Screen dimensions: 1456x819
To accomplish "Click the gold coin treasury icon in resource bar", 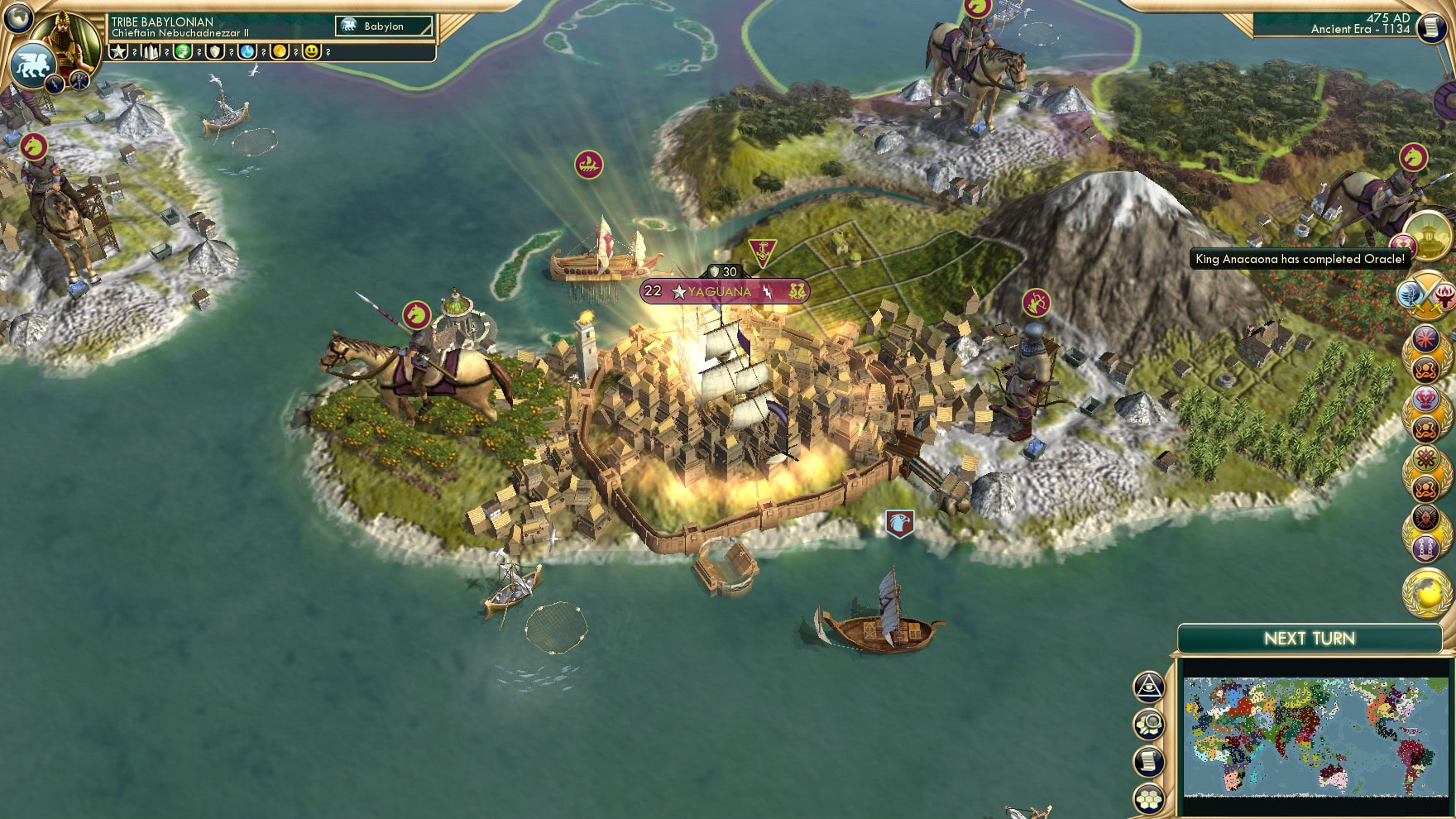I will (x=280, y=52).
